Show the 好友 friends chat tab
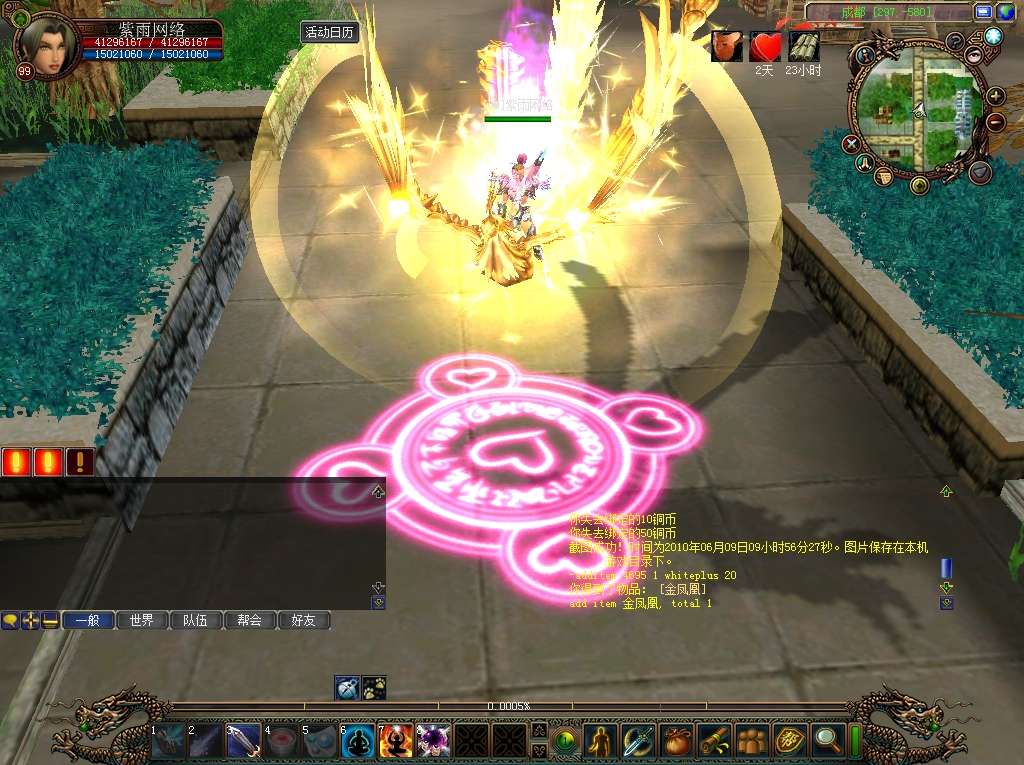The height and width of the screenshot is (765, 1024). 303,620
